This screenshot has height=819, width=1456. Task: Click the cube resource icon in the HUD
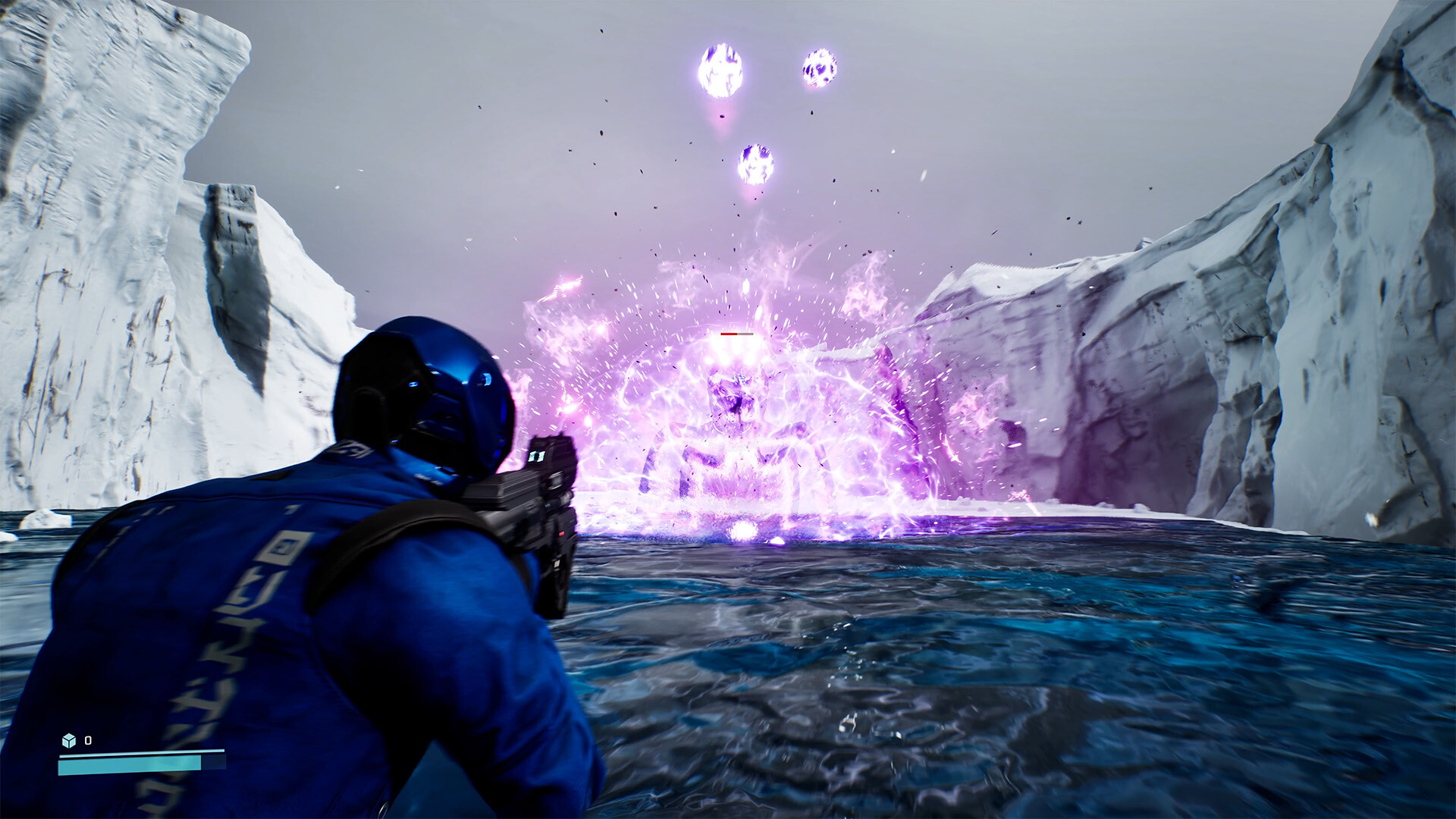point(69,740)
